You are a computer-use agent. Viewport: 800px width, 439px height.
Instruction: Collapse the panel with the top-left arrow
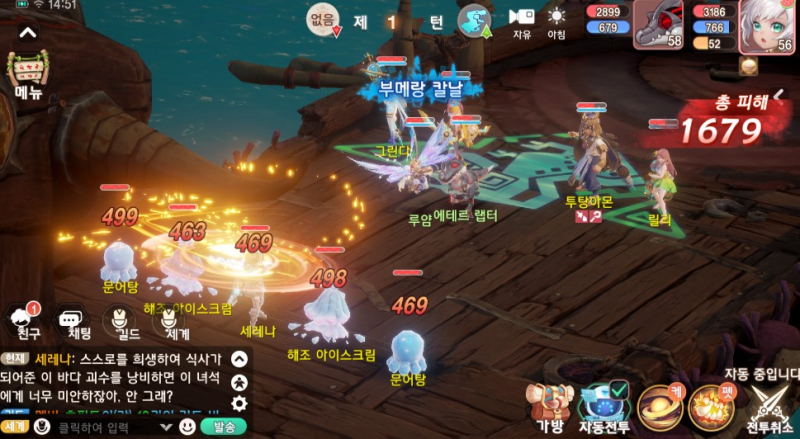pyautogui.click(x=28, y=32)
